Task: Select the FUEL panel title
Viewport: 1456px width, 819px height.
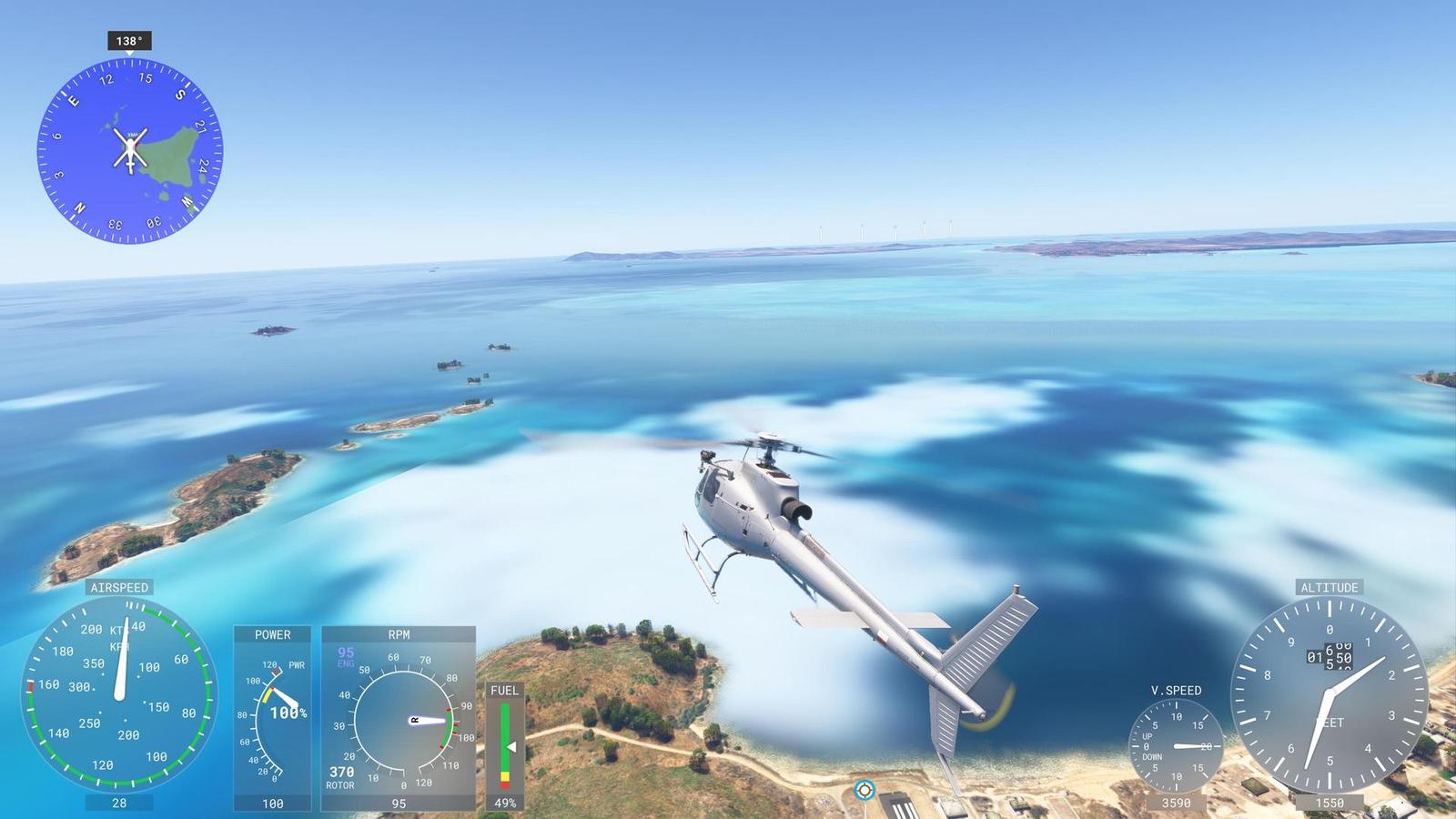Action: (x=504, y=691)
